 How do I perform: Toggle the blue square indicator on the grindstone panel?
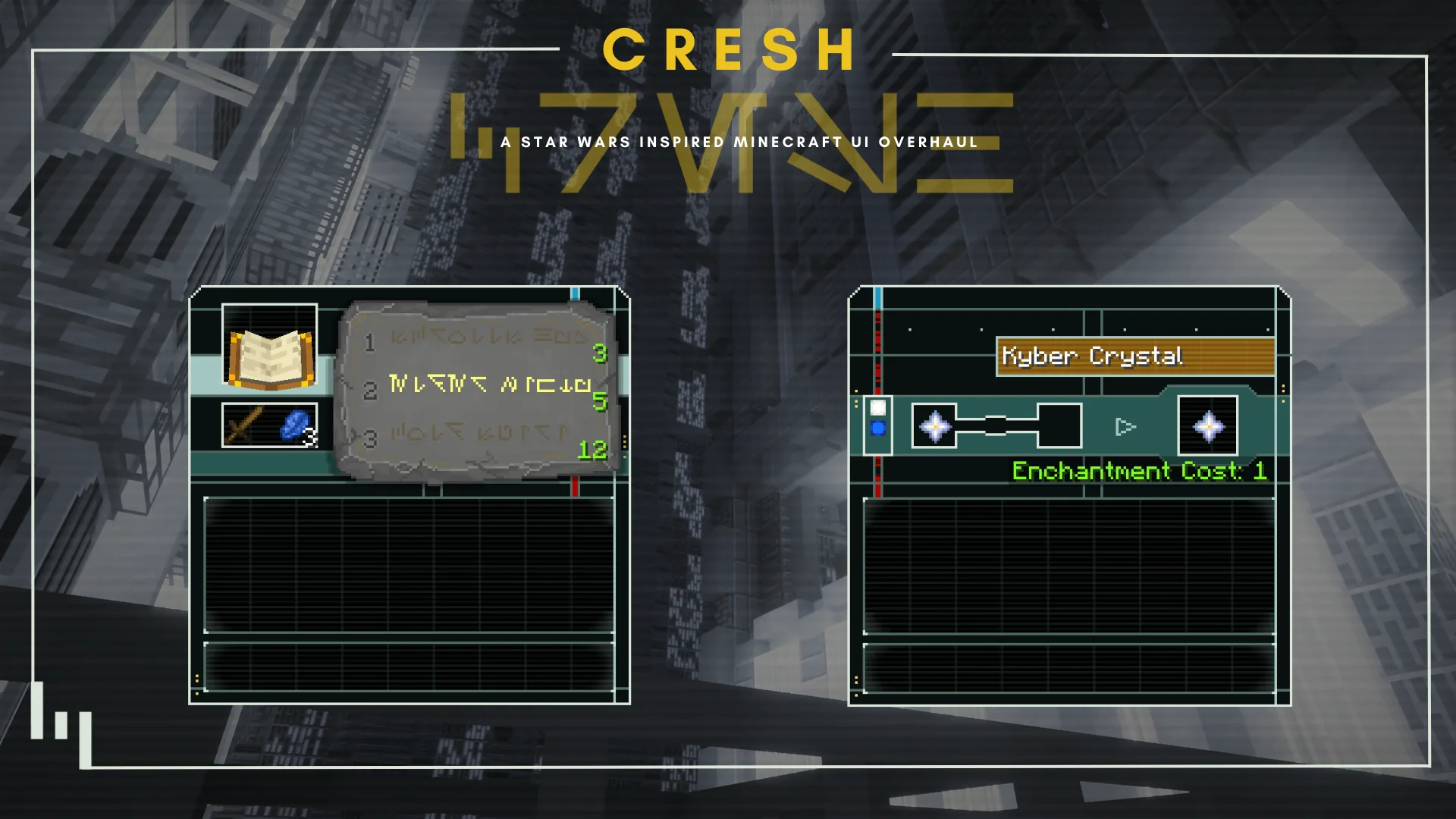[x=879, y=429]
